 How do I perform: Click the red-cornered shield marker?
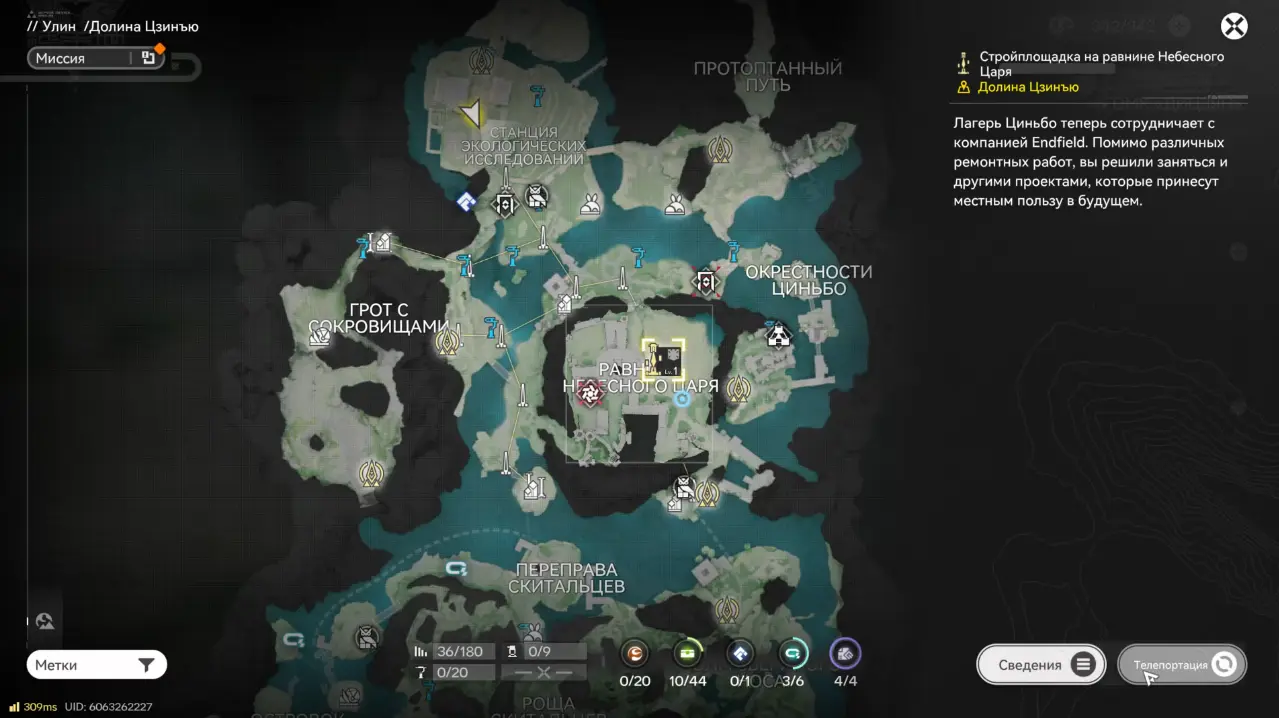click(706, 283)
